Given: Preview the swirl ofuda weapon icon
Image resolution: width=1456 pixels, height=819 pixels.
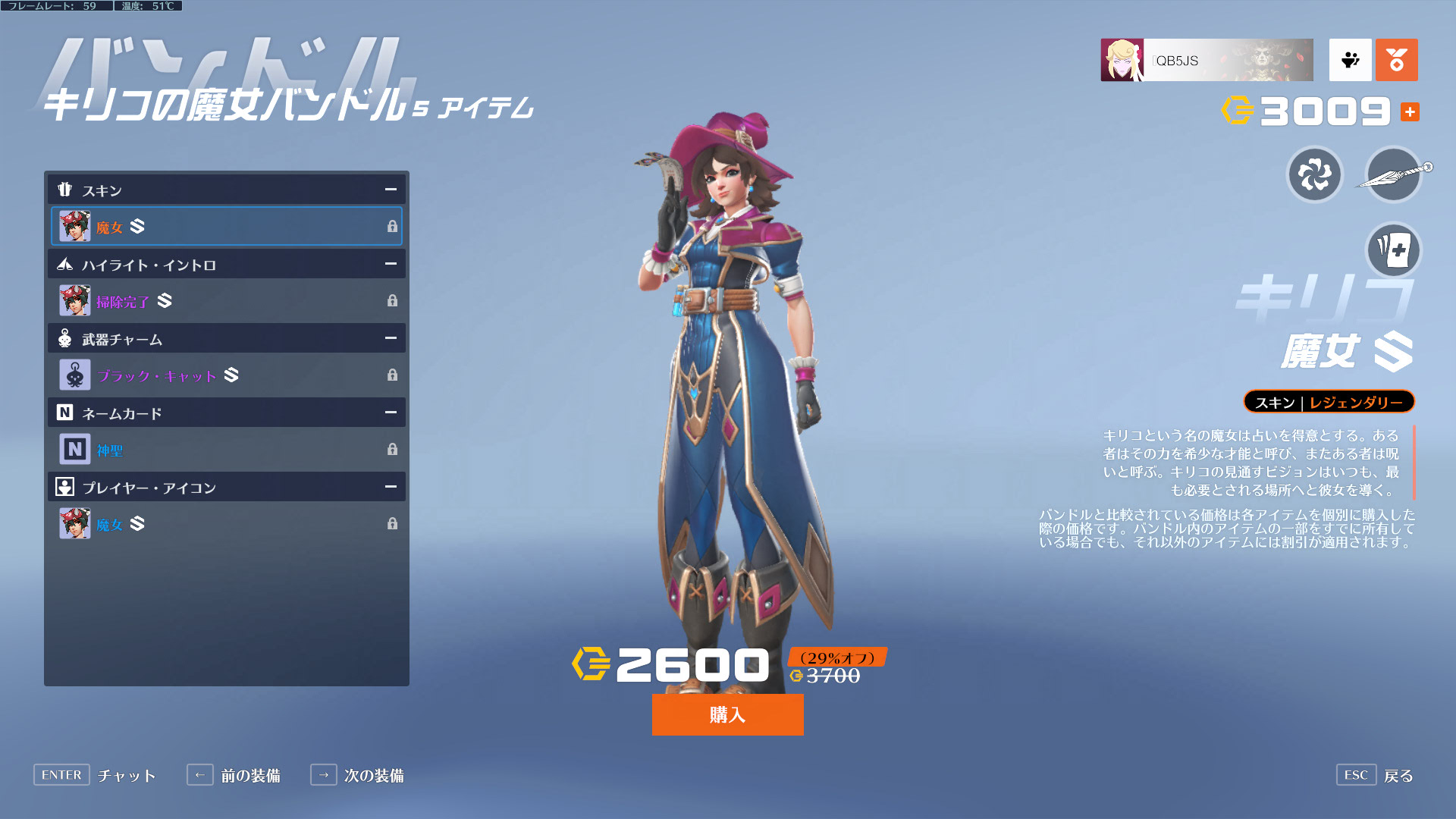Looking at the screenshot, I should pos(1315,175).
